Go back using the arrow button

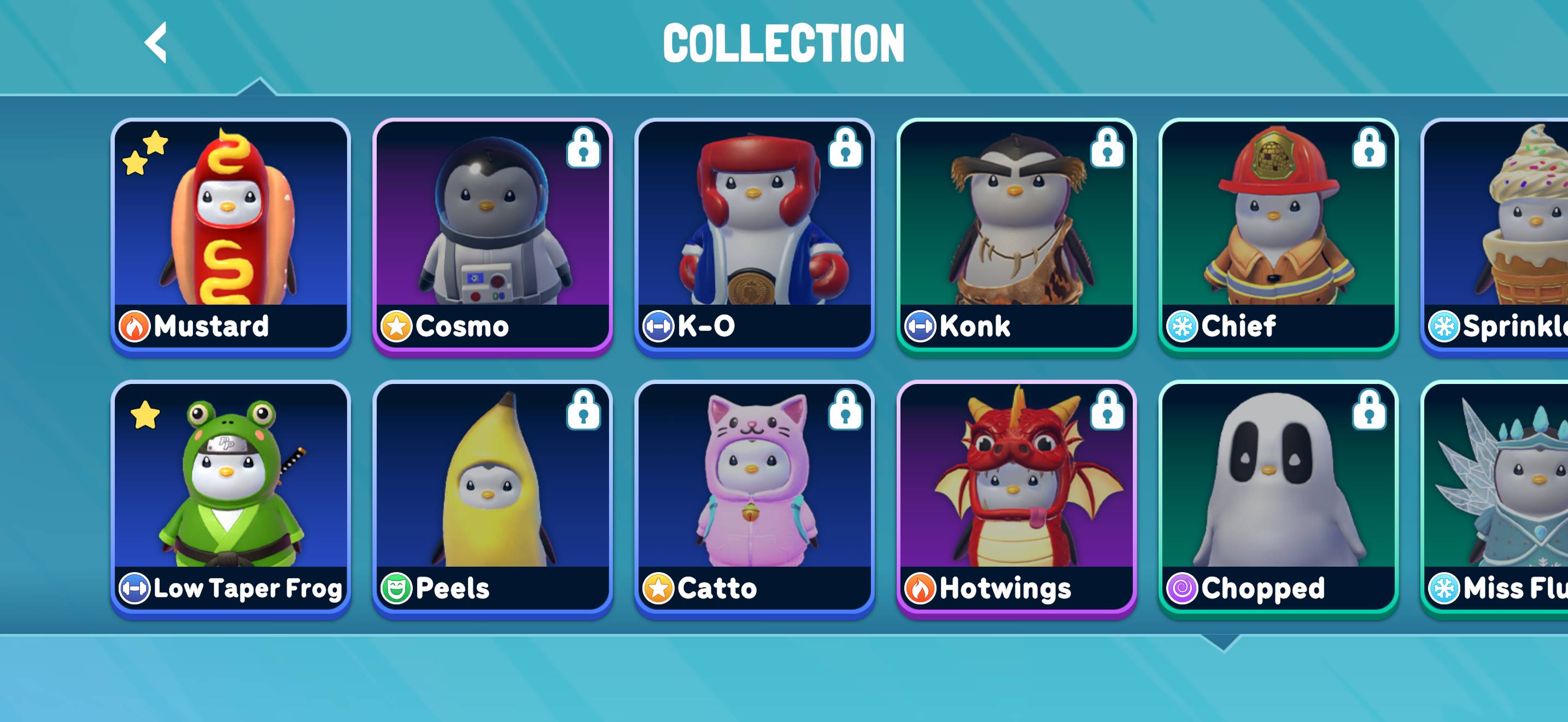coord(156,43)
